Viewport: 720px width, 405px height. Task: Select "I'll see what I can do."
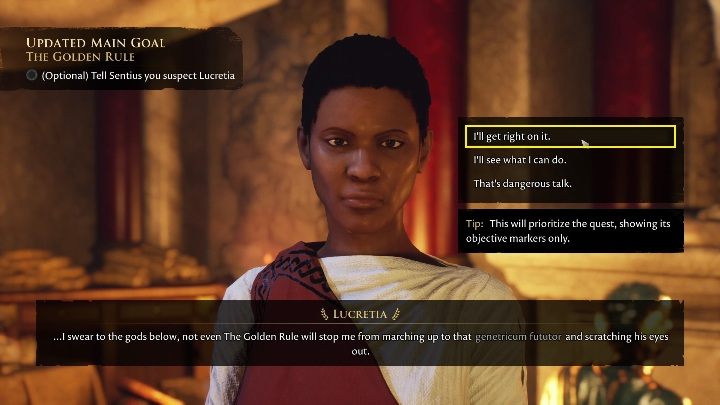coord(520,160)
